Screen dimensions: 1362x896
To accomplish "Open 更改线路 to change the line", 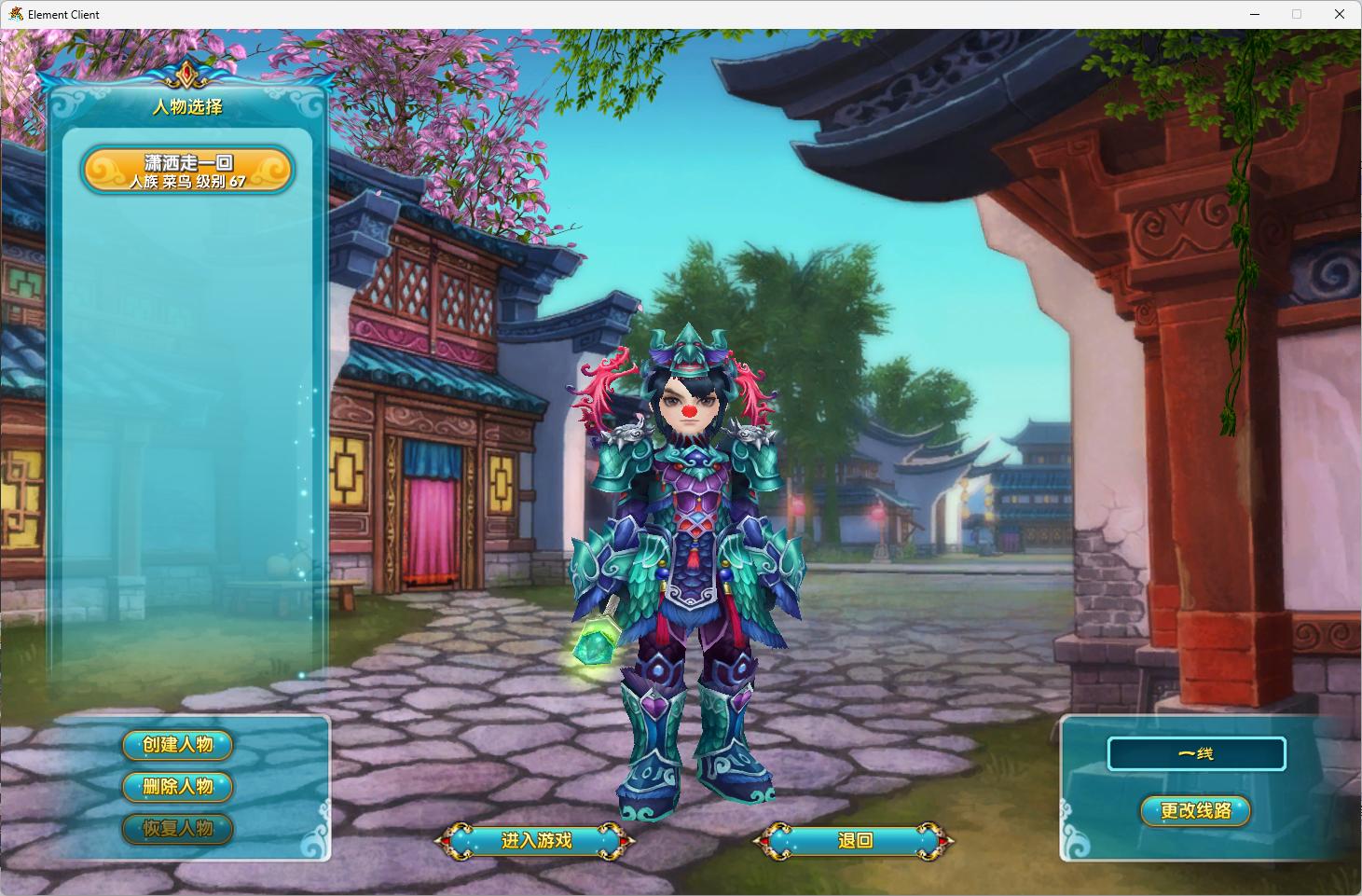I will tap(1195, 811).
